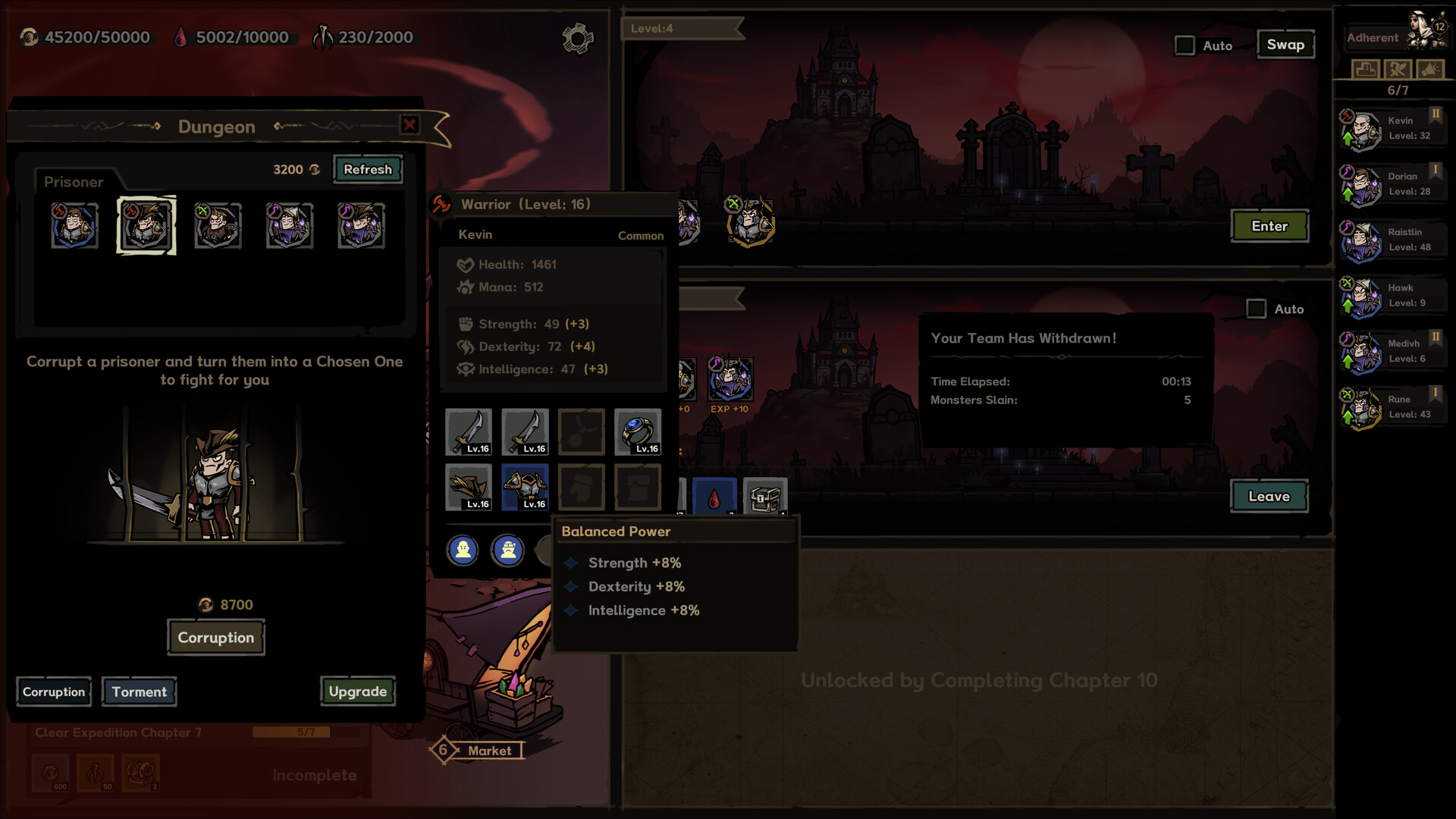Select the first blue trait circle icon
This screenshot has height=819, width=1456.
click(x=463, y=551)
